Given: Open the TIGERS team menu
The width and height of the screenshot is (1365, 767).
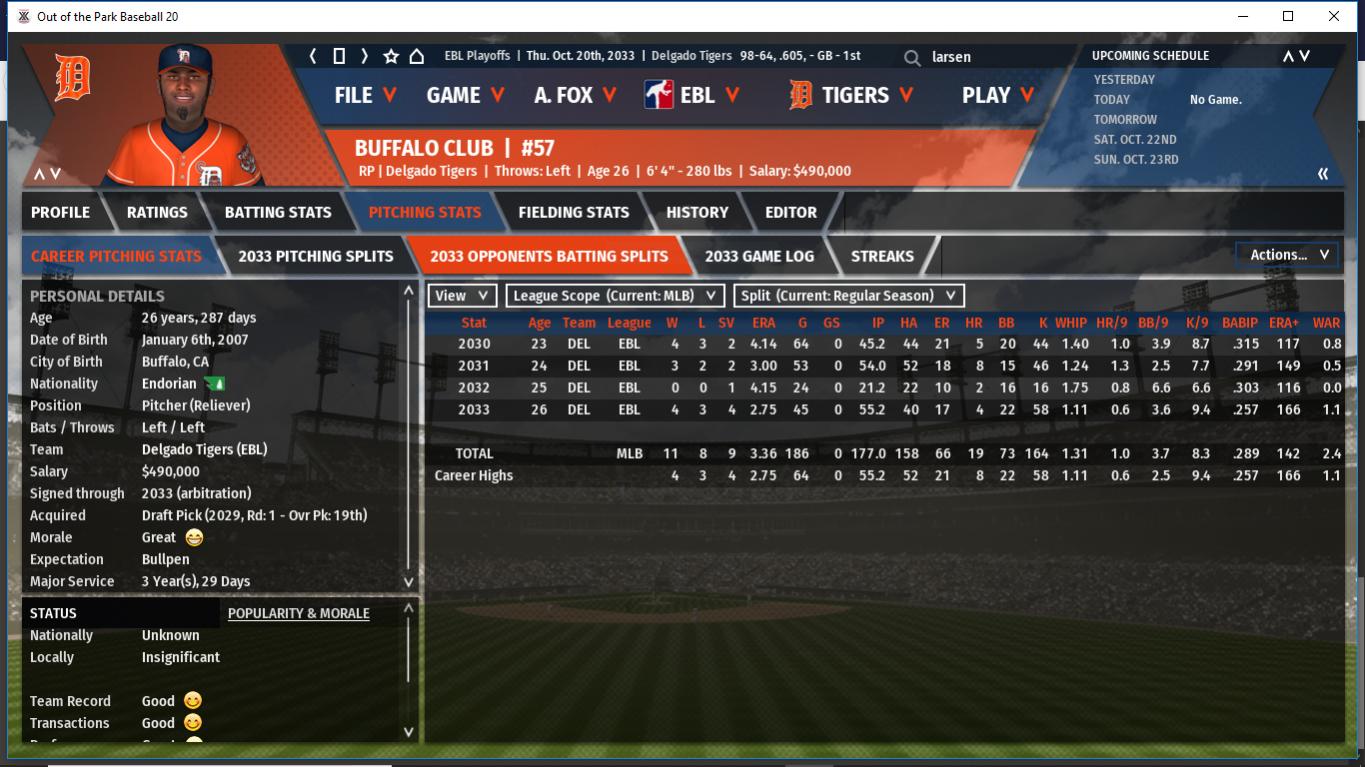Looking at the screenshot, I should click(x=851, y=95).
